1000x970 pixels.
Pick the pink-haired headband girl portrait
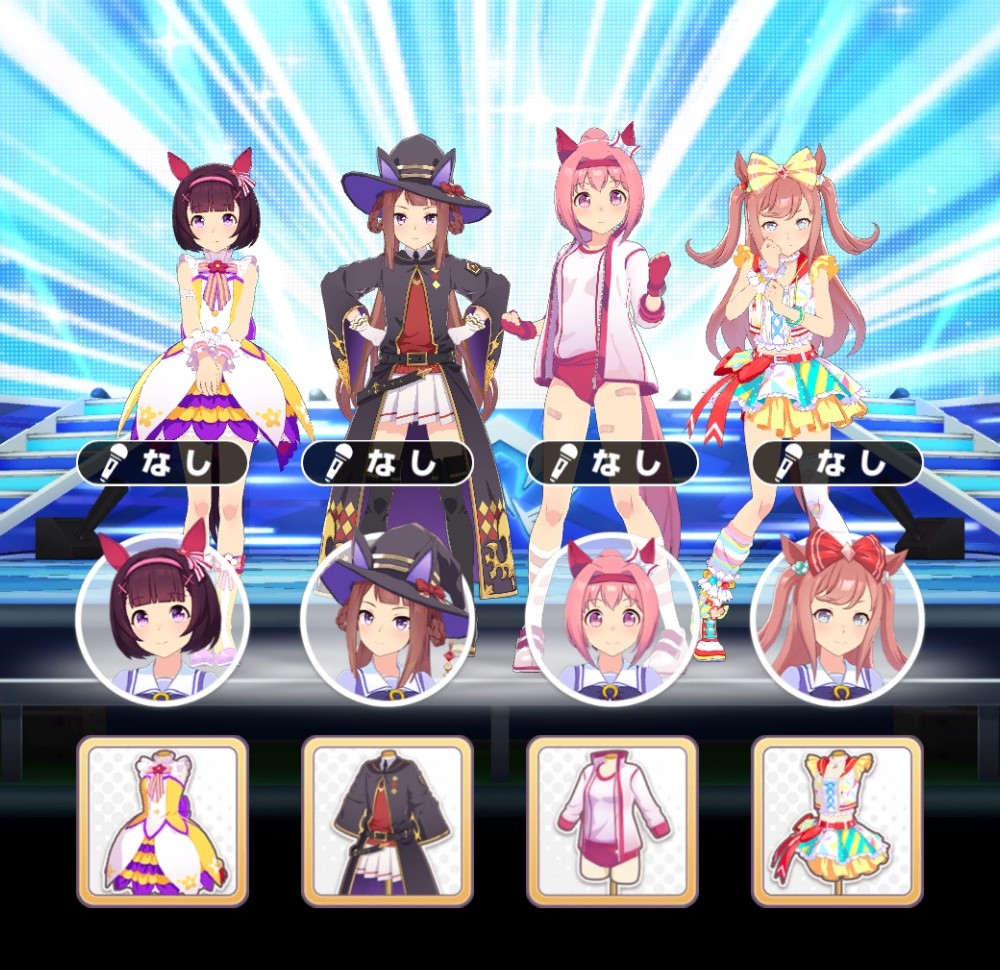point(612,618)
